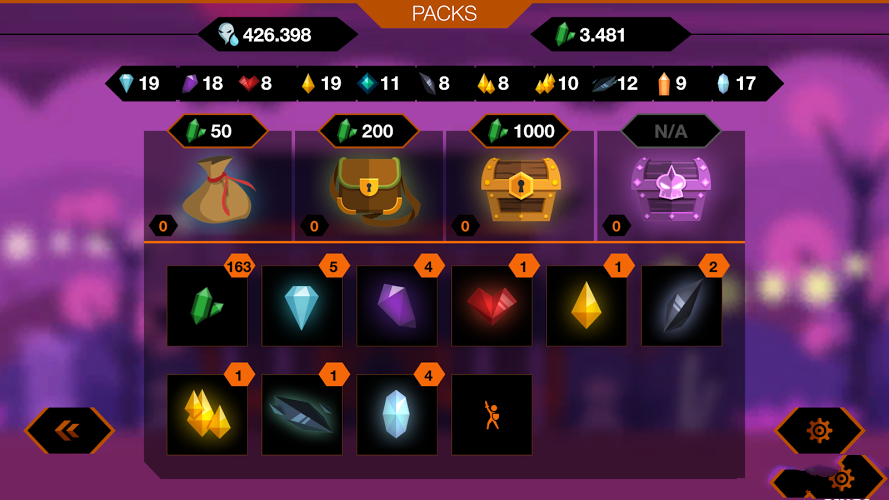Select the blue diamond reward tile
The image size is (889, 500).
tap(302, 306)
